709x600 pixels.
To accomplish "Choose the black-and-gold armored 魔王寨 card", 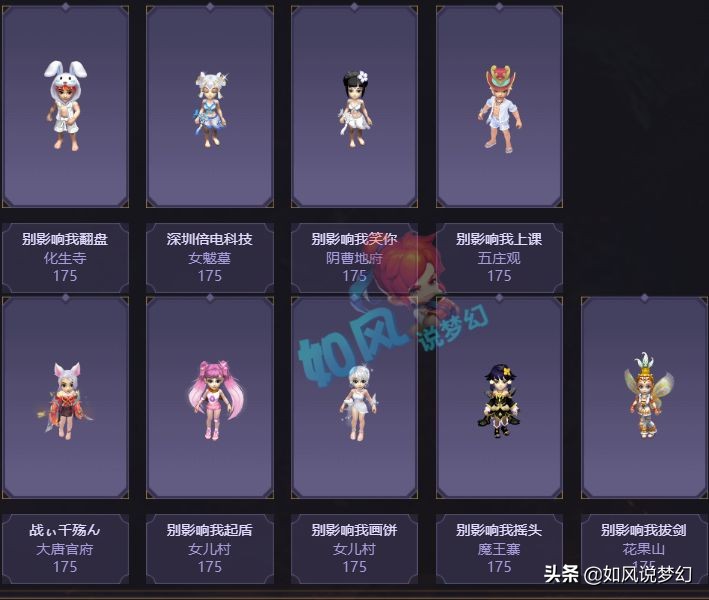I will (x=499, y=397).
